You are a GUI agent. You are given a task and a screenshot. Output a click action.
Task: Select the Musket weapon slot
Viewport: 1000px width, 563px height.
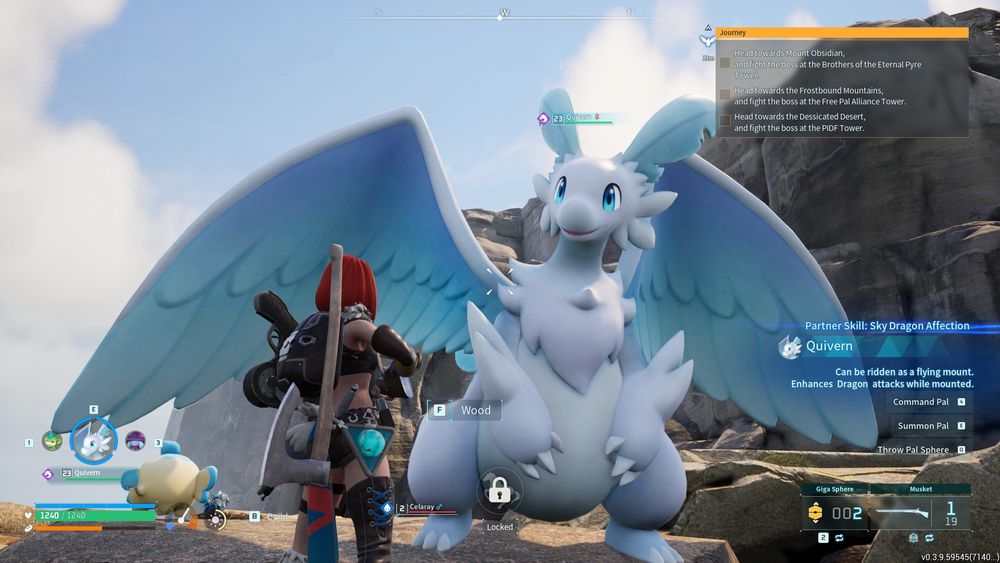(920, 512)
